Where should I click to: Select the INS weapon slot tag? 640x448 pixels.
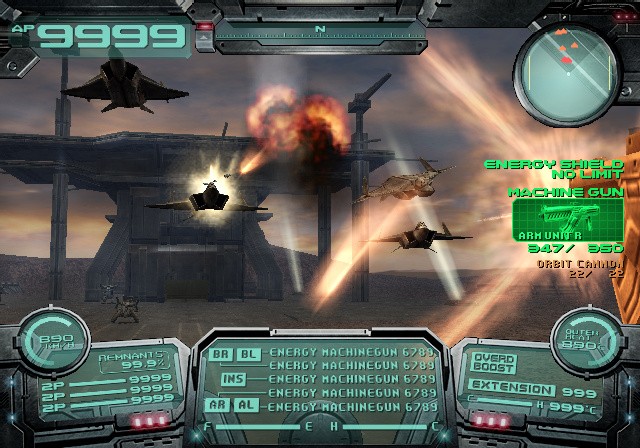coord(232,379)
